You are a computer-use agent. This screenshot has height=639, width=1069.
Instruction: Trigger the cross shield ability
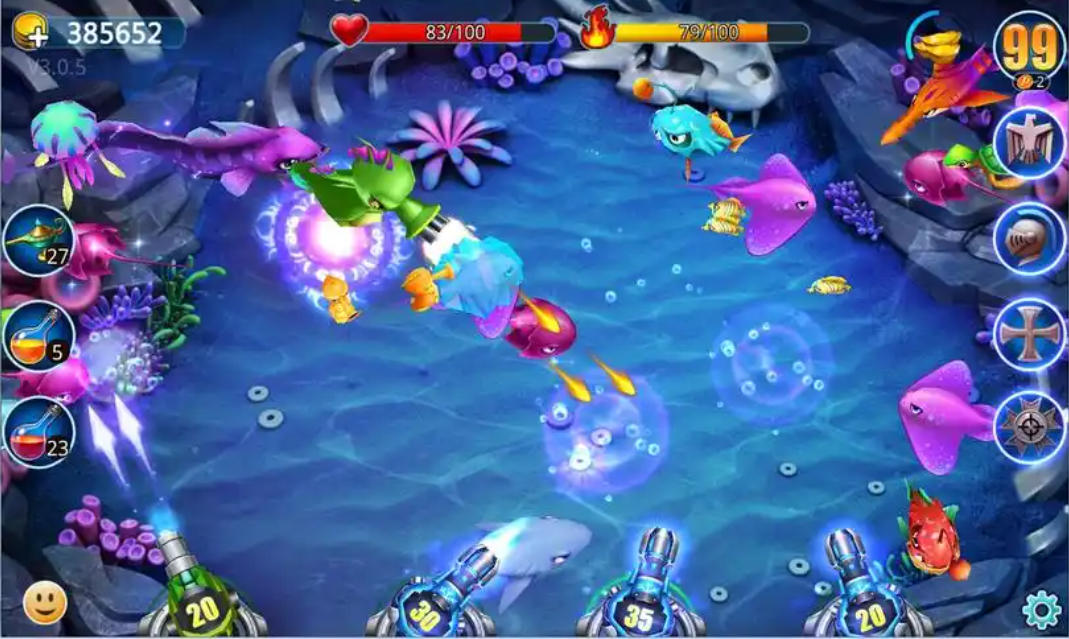(1029, 333)
